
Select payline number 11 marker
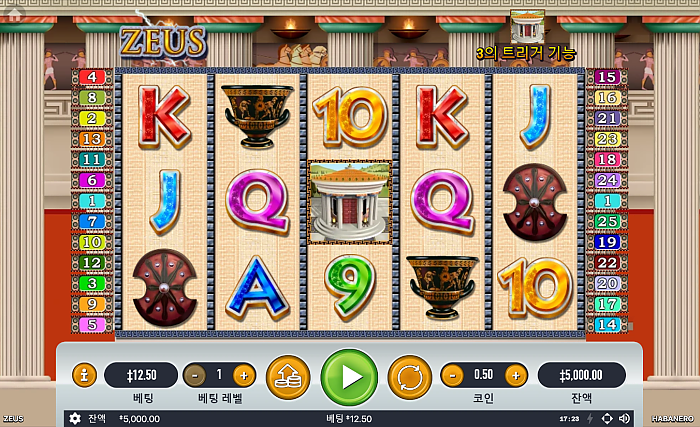coord(93,159)
